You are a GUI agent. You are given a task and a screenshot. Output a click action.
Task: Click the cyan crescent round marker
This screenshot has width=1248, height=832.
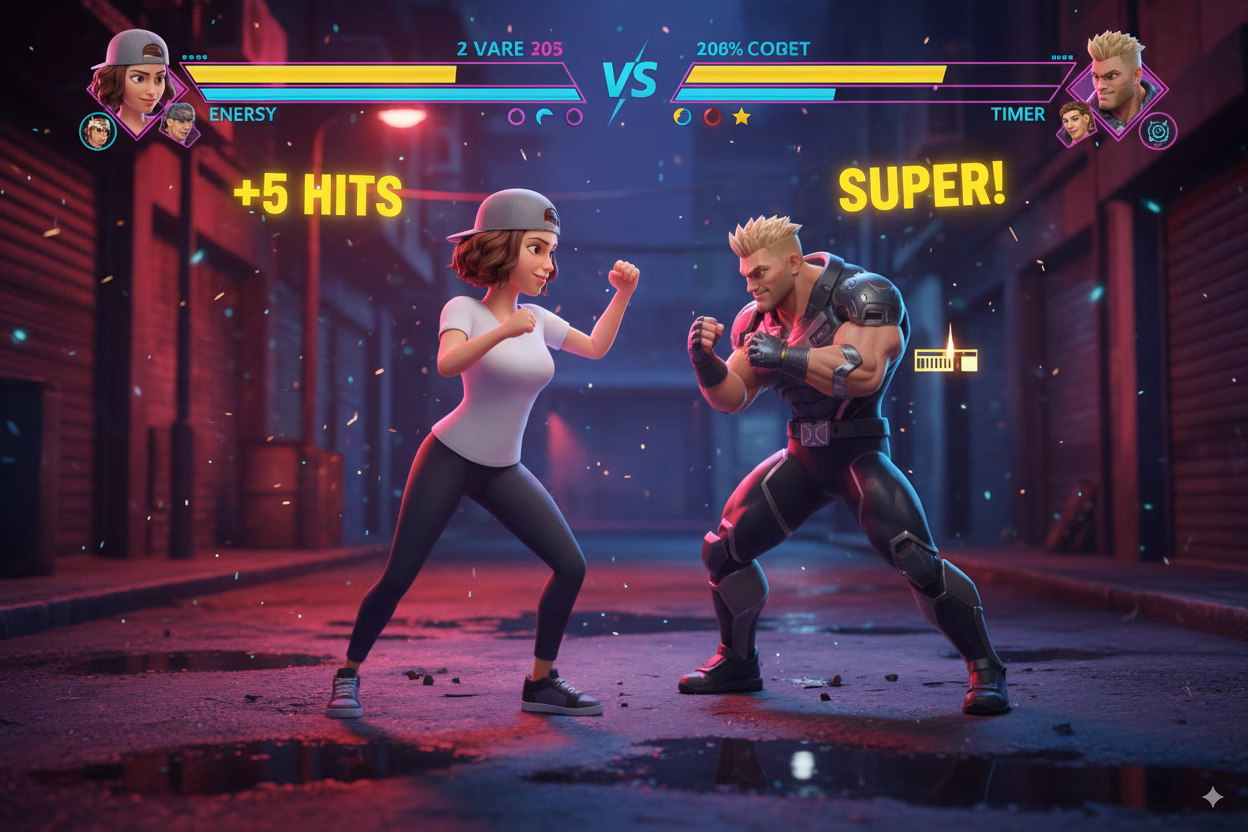pos(545,117)
